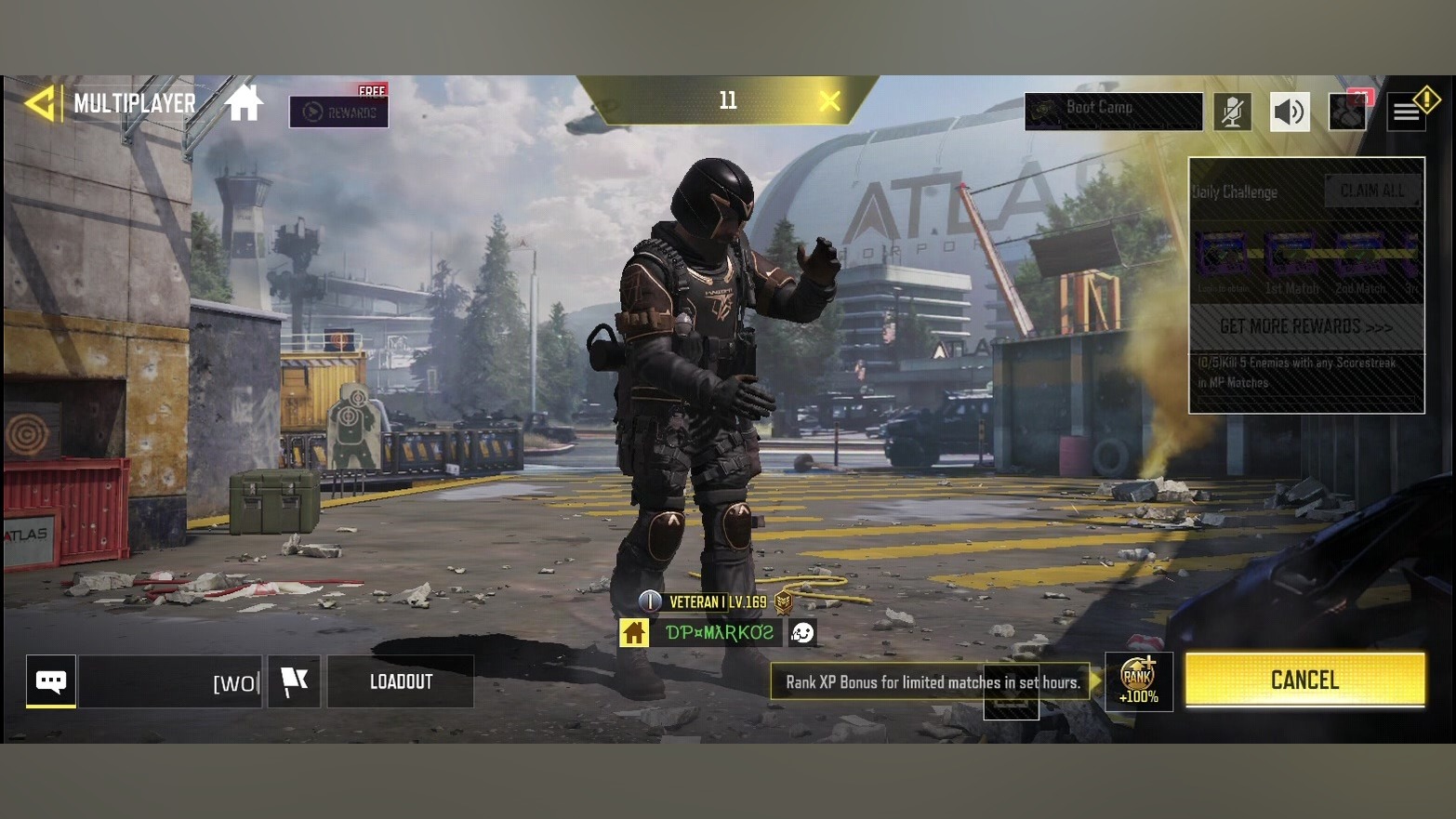Tap the emote face icon beside the name
The image size is (1456, 819).
click(x=802, y=633)
